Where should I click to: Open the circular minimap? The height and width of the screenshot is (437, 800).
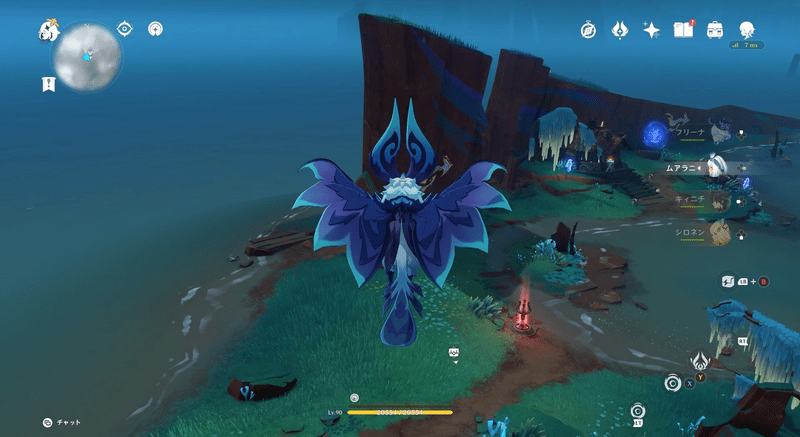tap(87, 56)
